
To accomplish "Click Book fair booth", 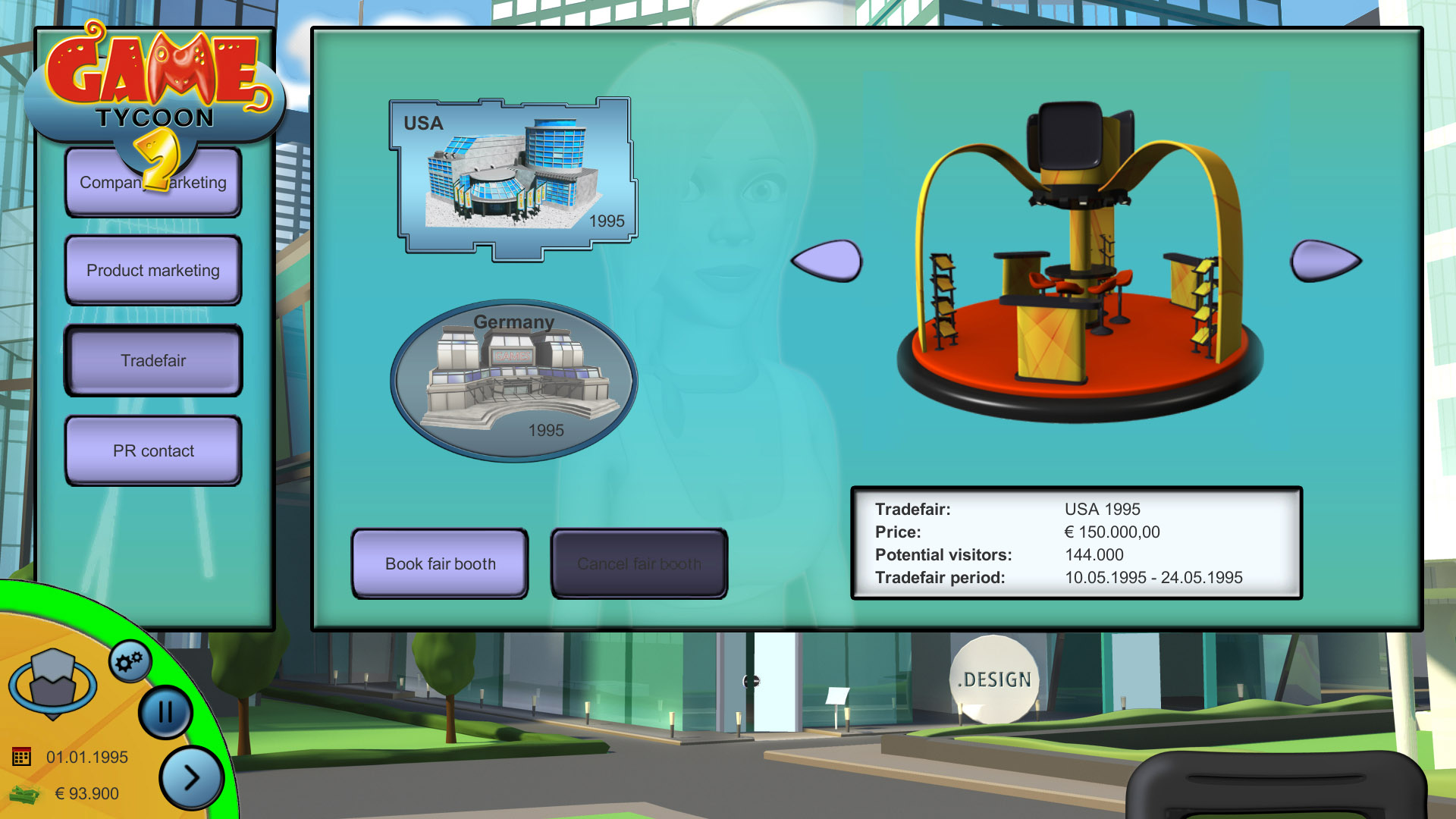I will (440, 564).
